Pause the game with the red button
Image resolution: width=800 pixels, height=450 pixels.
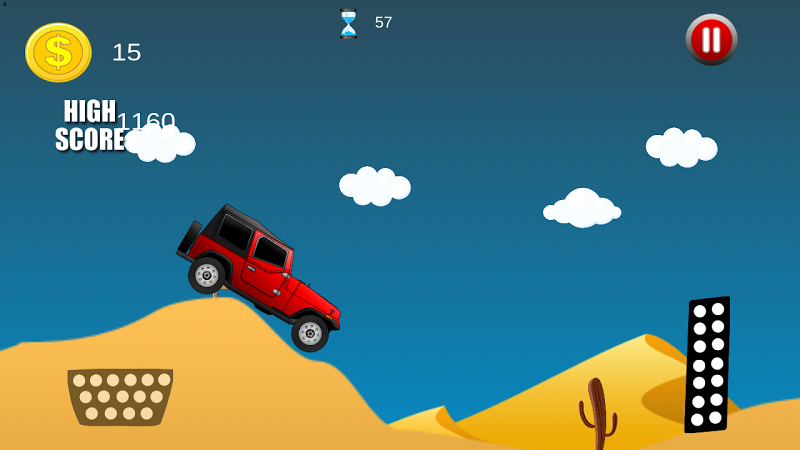(x=711, y=40)
